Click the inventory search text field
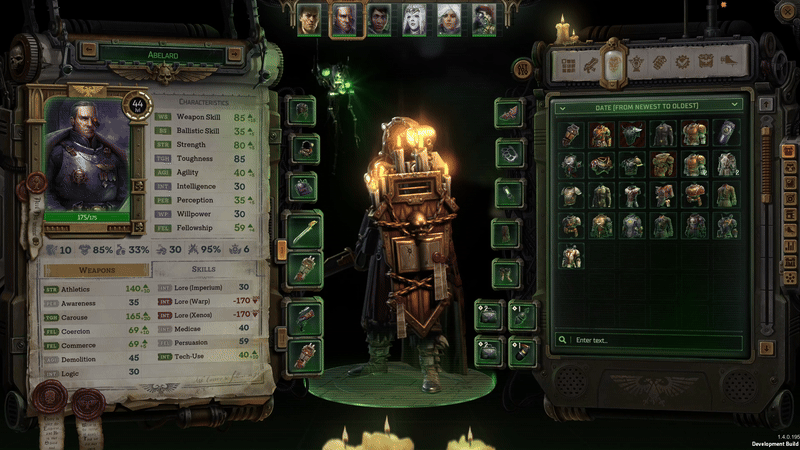 pos(657,341)
